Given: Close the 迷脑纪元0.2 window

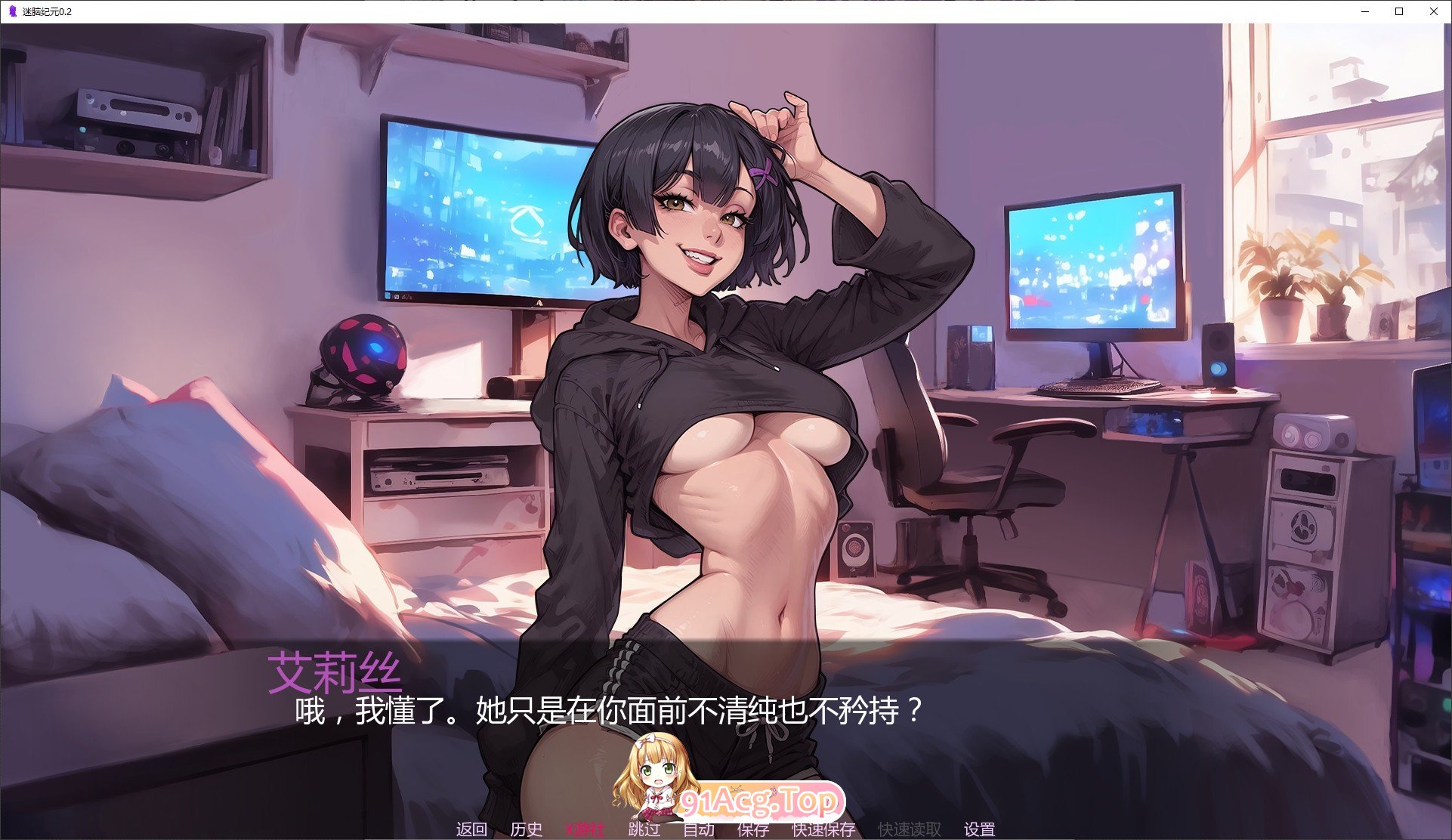Looking at the screenshot, I should pyautogui.click(x=1434, y=12).
